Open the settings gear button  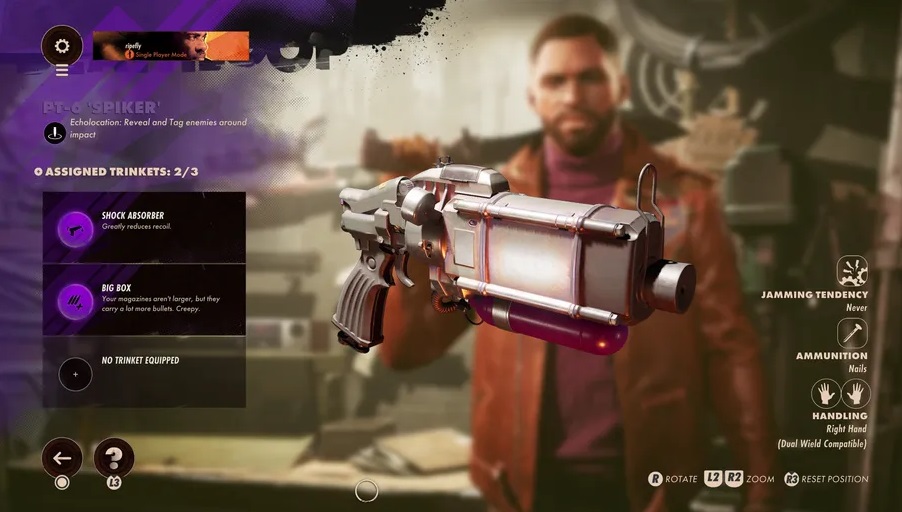pyautogui.click(x=62, y=46)
